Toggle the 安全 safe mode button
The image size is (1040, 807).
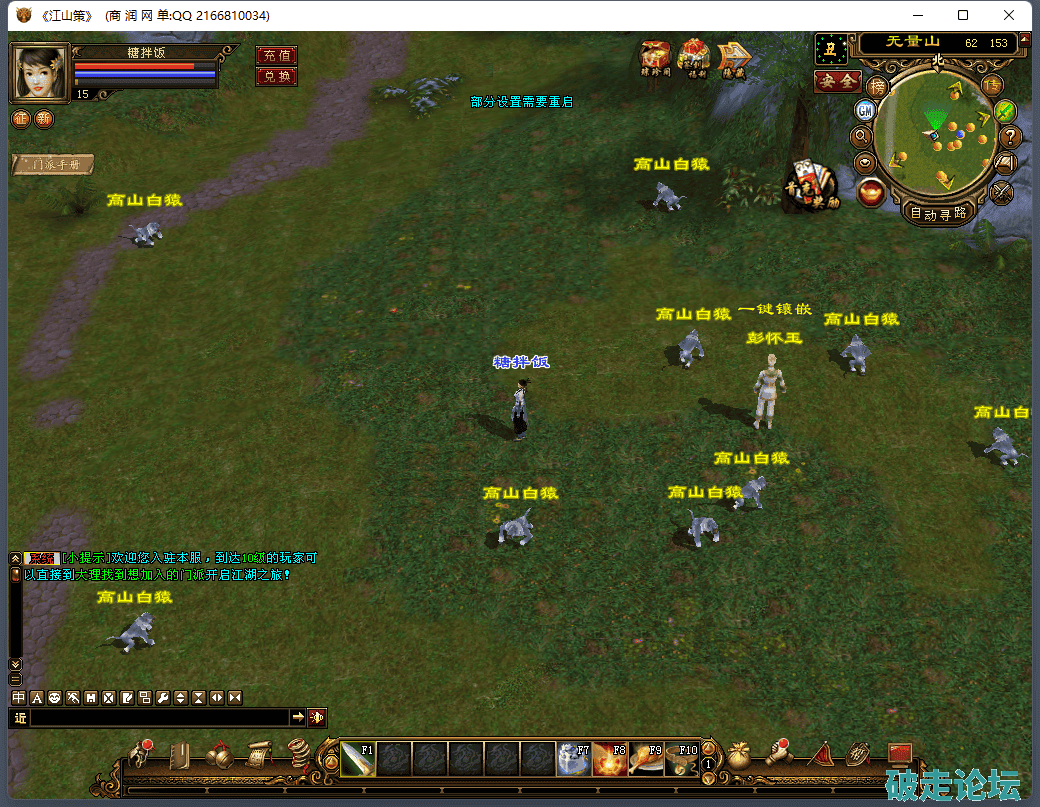tap(837, 81)
